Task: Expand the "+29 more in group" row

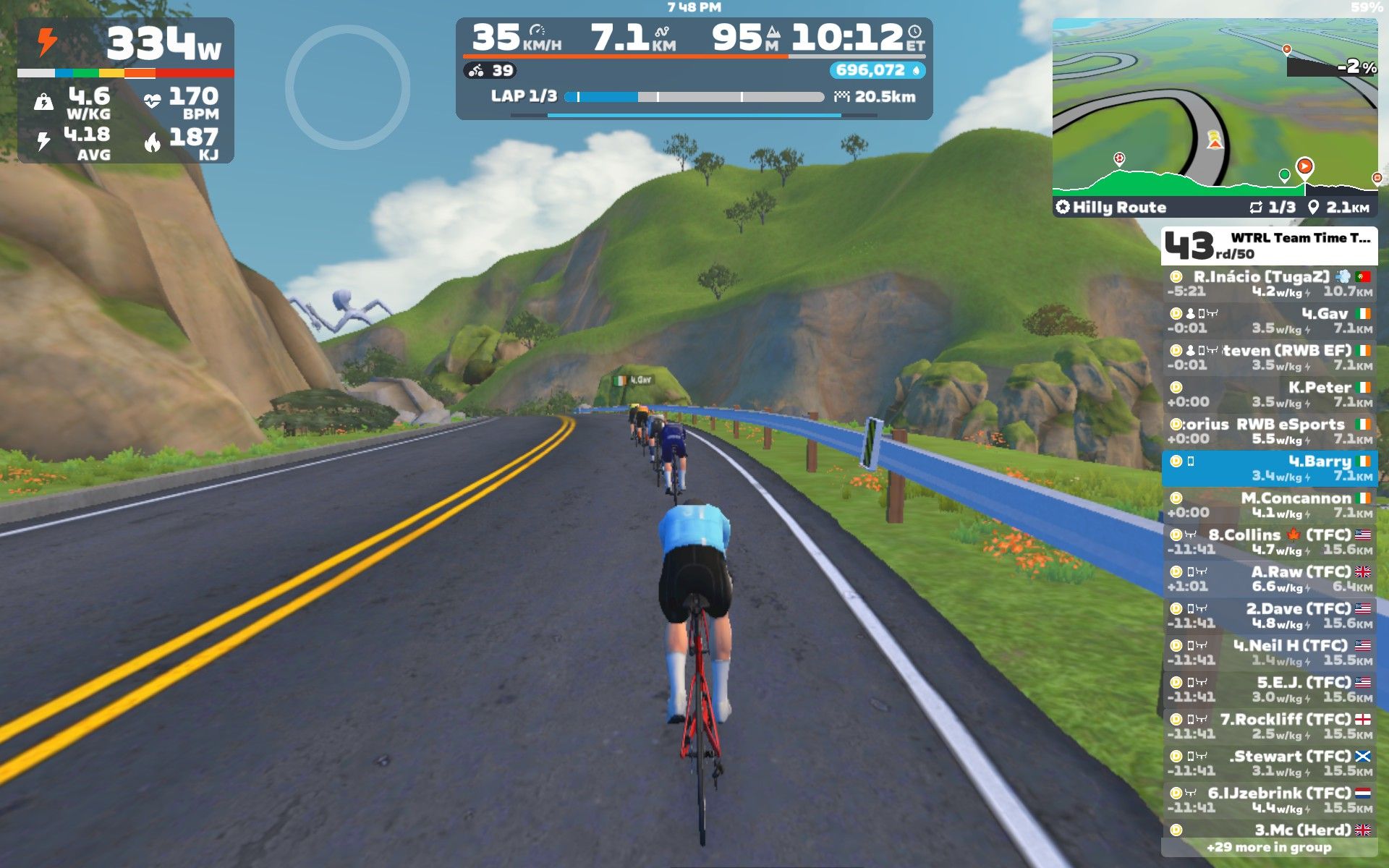Action: tap(1269, 847)
